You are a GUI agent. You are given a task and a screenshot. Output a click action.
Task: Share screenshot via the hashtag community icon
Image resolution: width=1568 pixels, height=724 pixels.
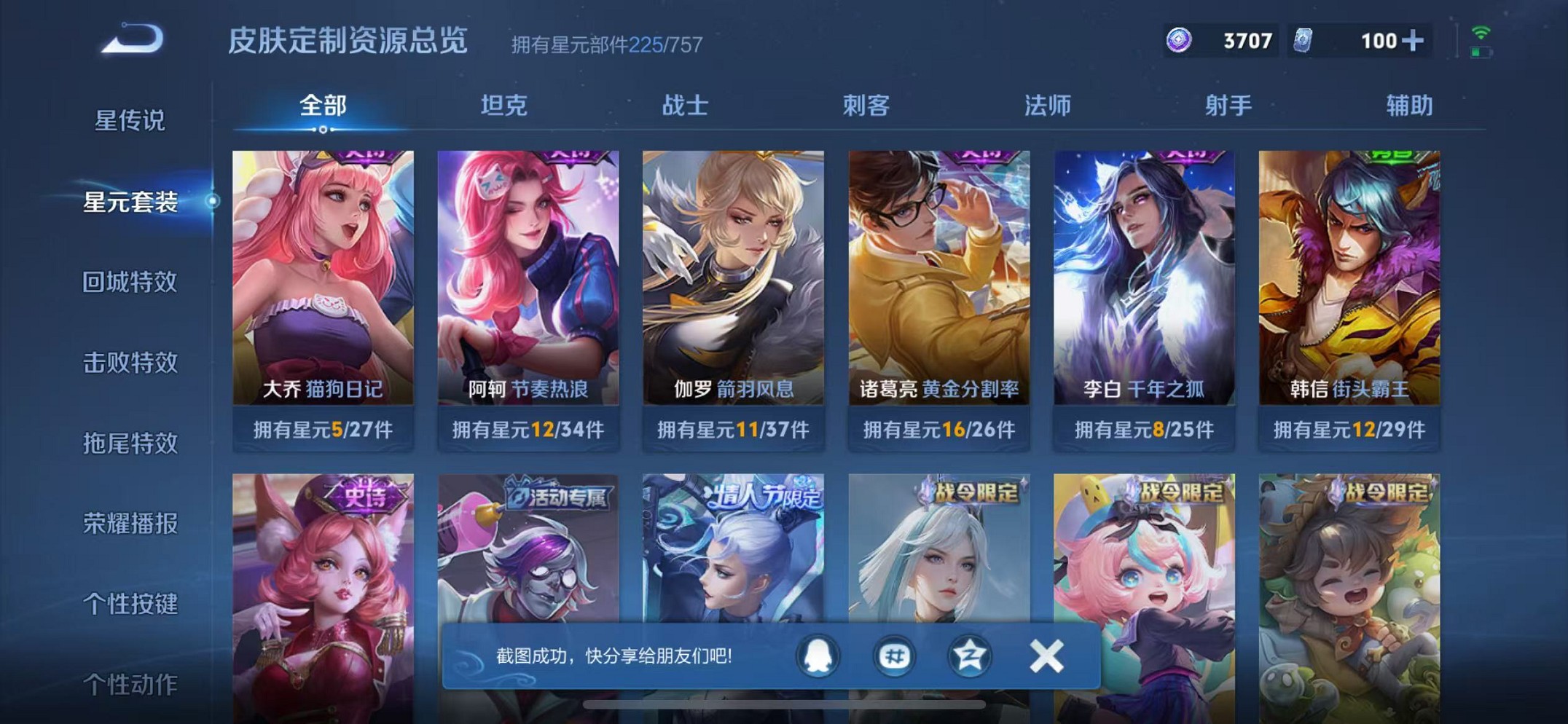point(895,655)
